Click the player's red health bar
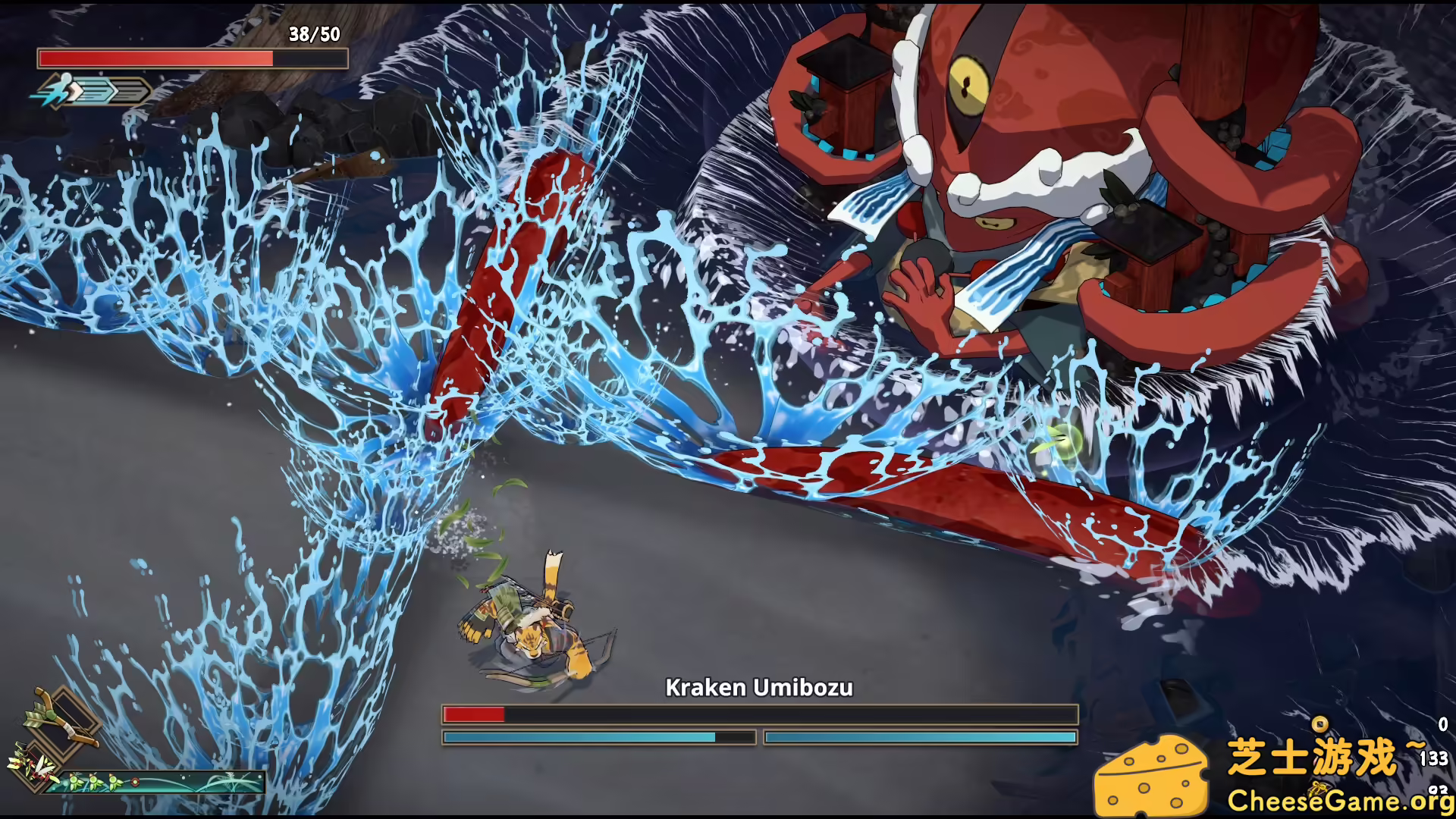Viewport: 1456px width, 819px height. 174,58
